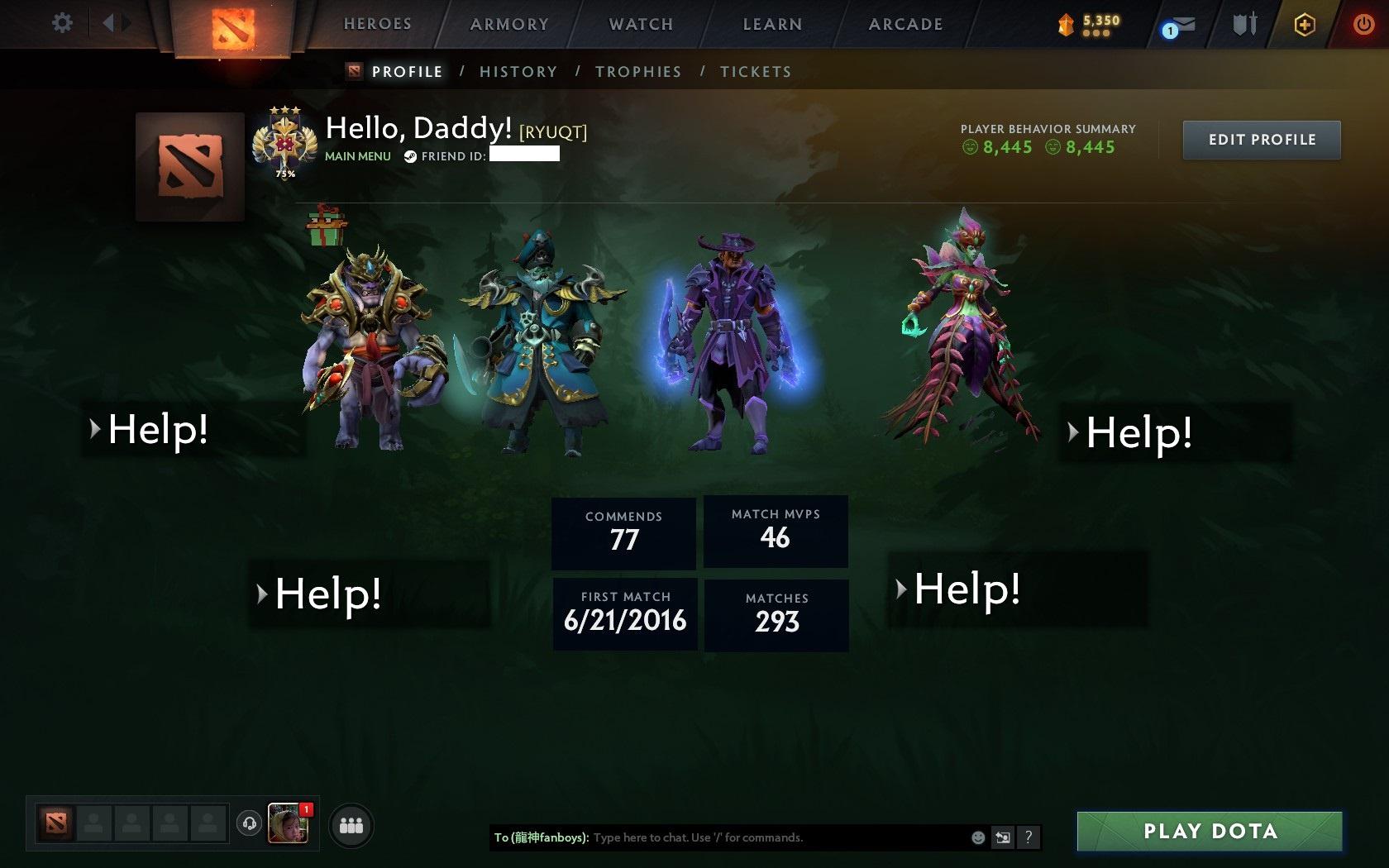Click the back navigation arrow near settings

pyautogui.click(x=108, y=23)
